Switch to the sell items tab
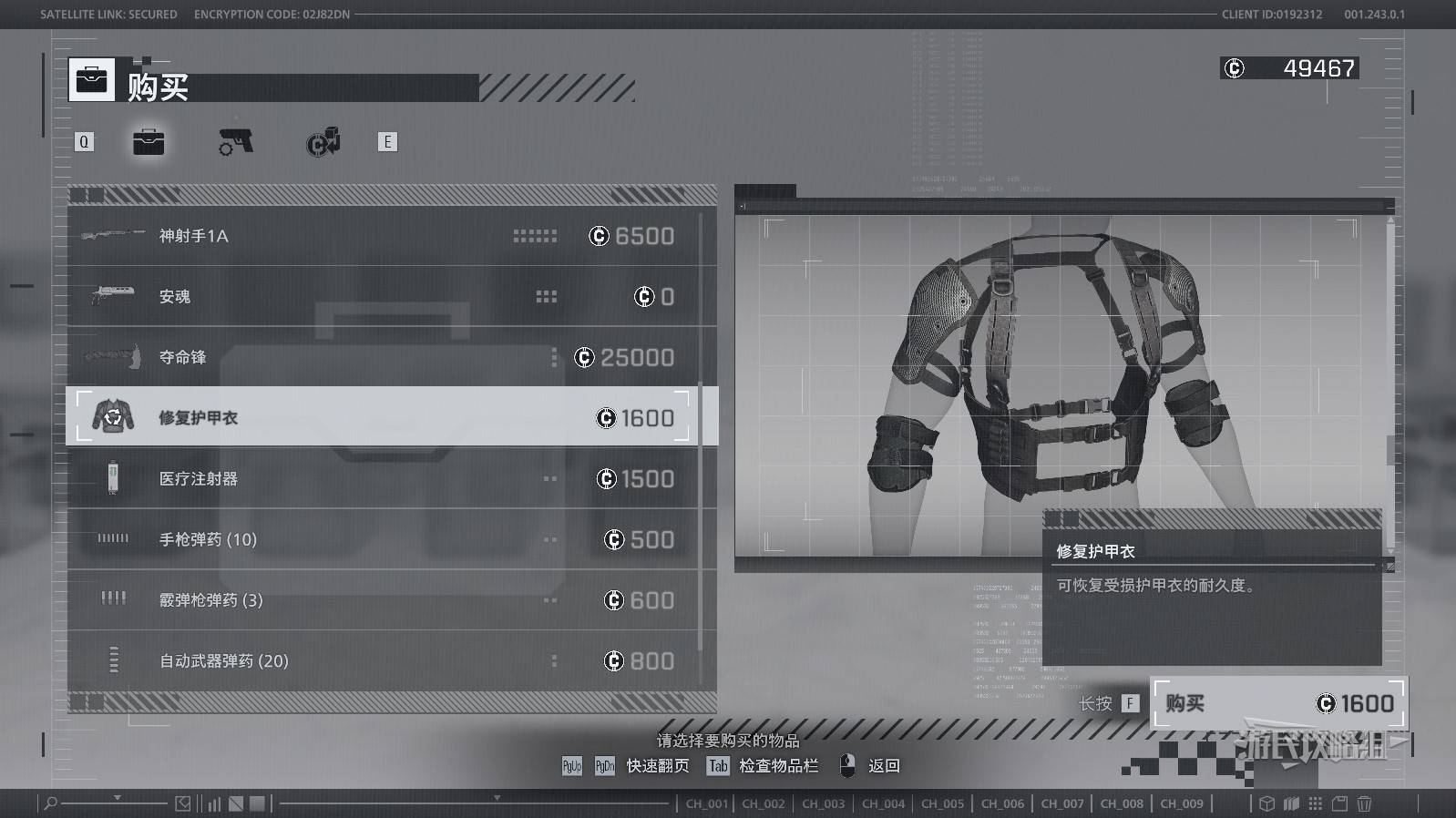The height and width of the screenshot is (818, 1456). point(323,142)
